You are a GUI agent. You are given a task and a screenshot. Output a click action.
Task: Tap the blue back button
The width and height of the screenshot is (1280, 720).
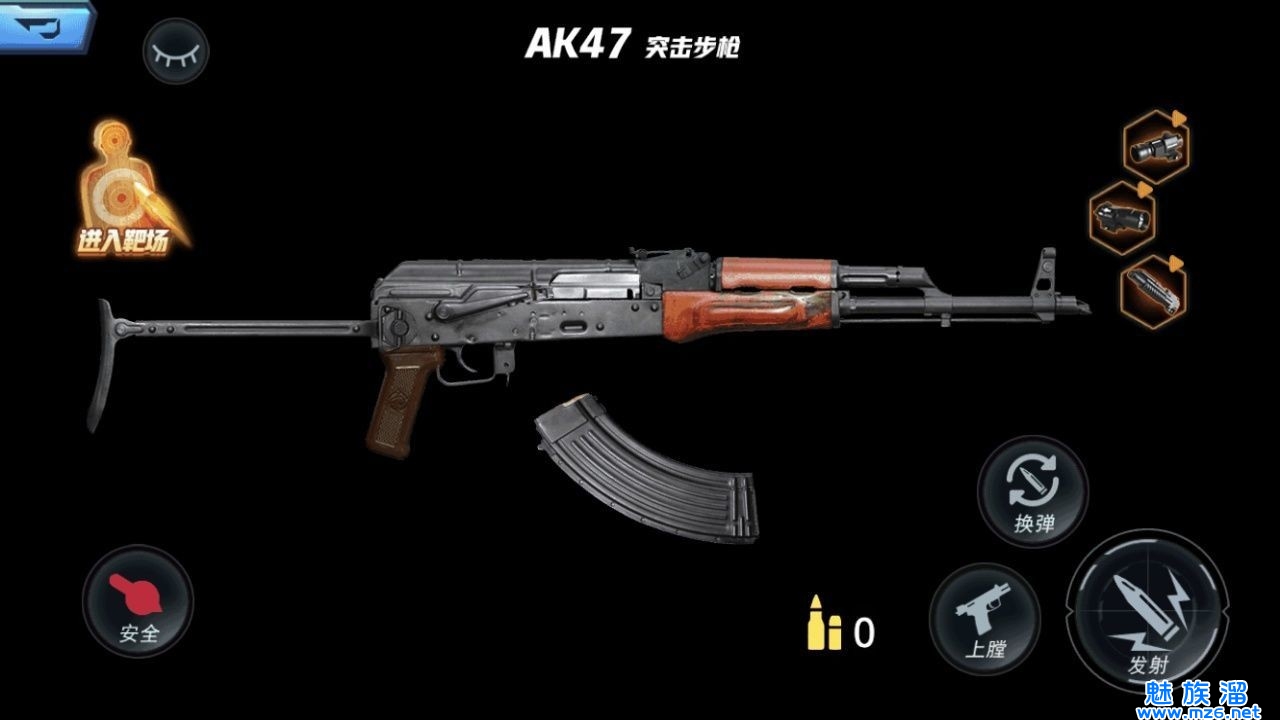pos(44,24)
